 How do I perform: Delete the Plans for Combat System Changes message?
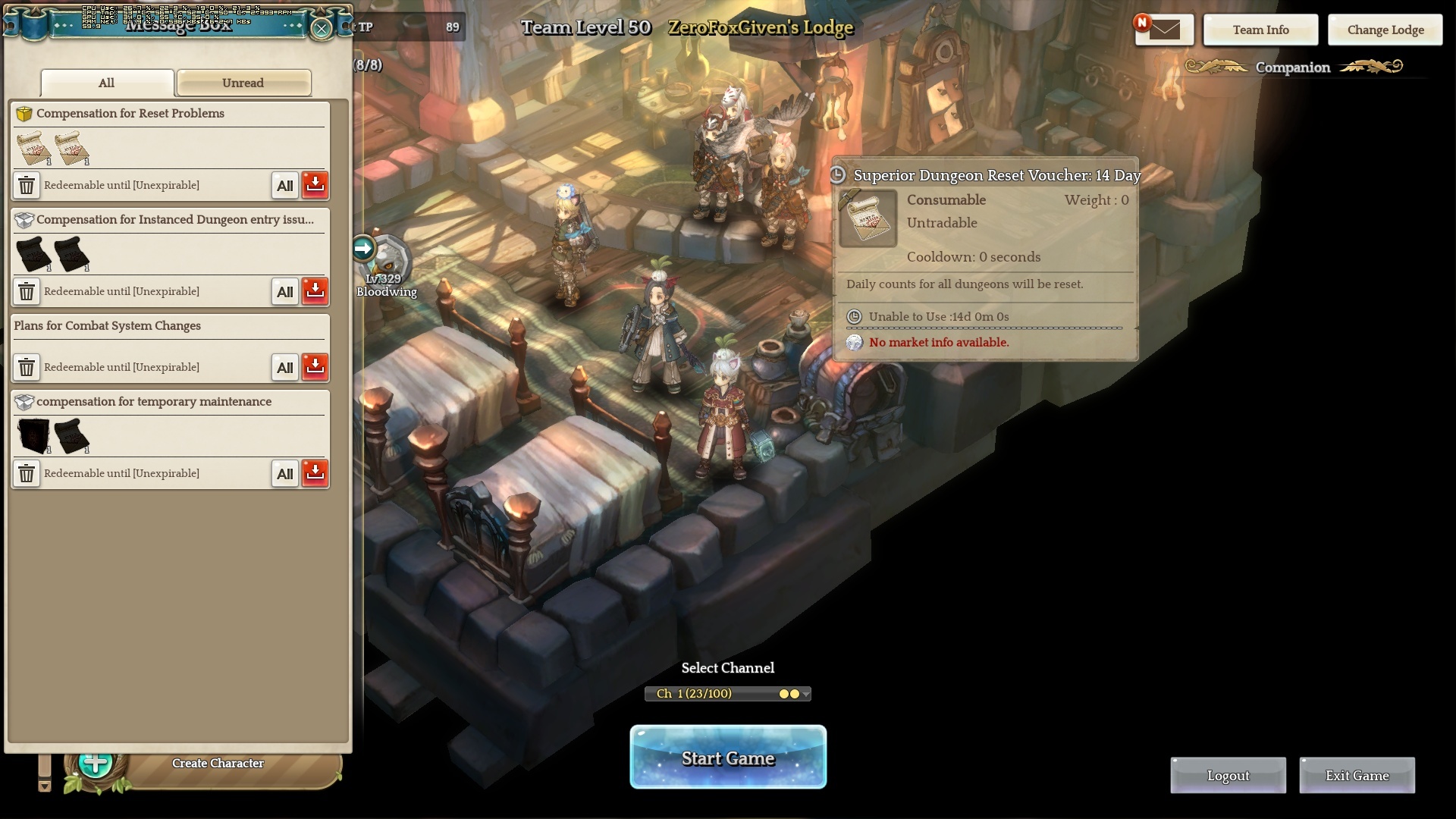pyautogui.click(x=27, y=367)
